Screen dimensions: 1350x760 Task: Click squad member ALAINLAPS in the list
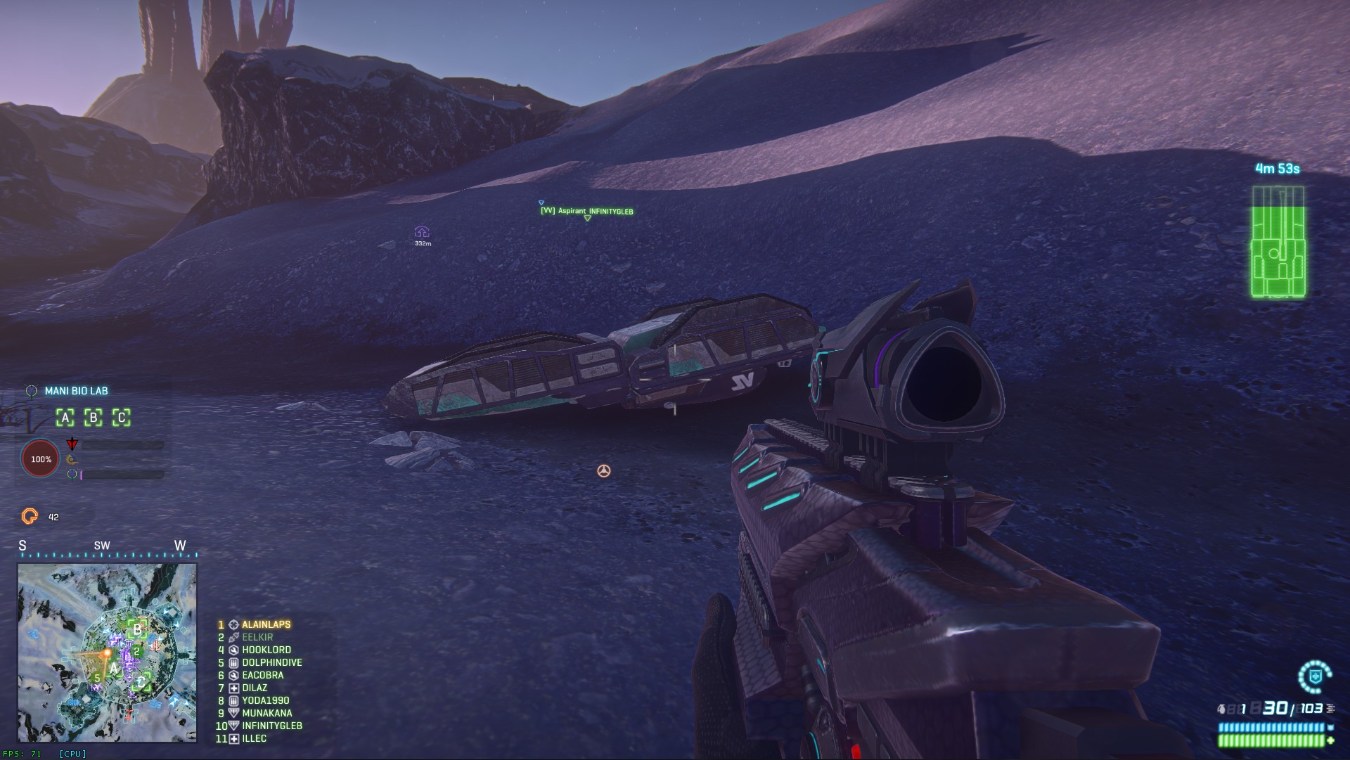click(x=265, y=625)
